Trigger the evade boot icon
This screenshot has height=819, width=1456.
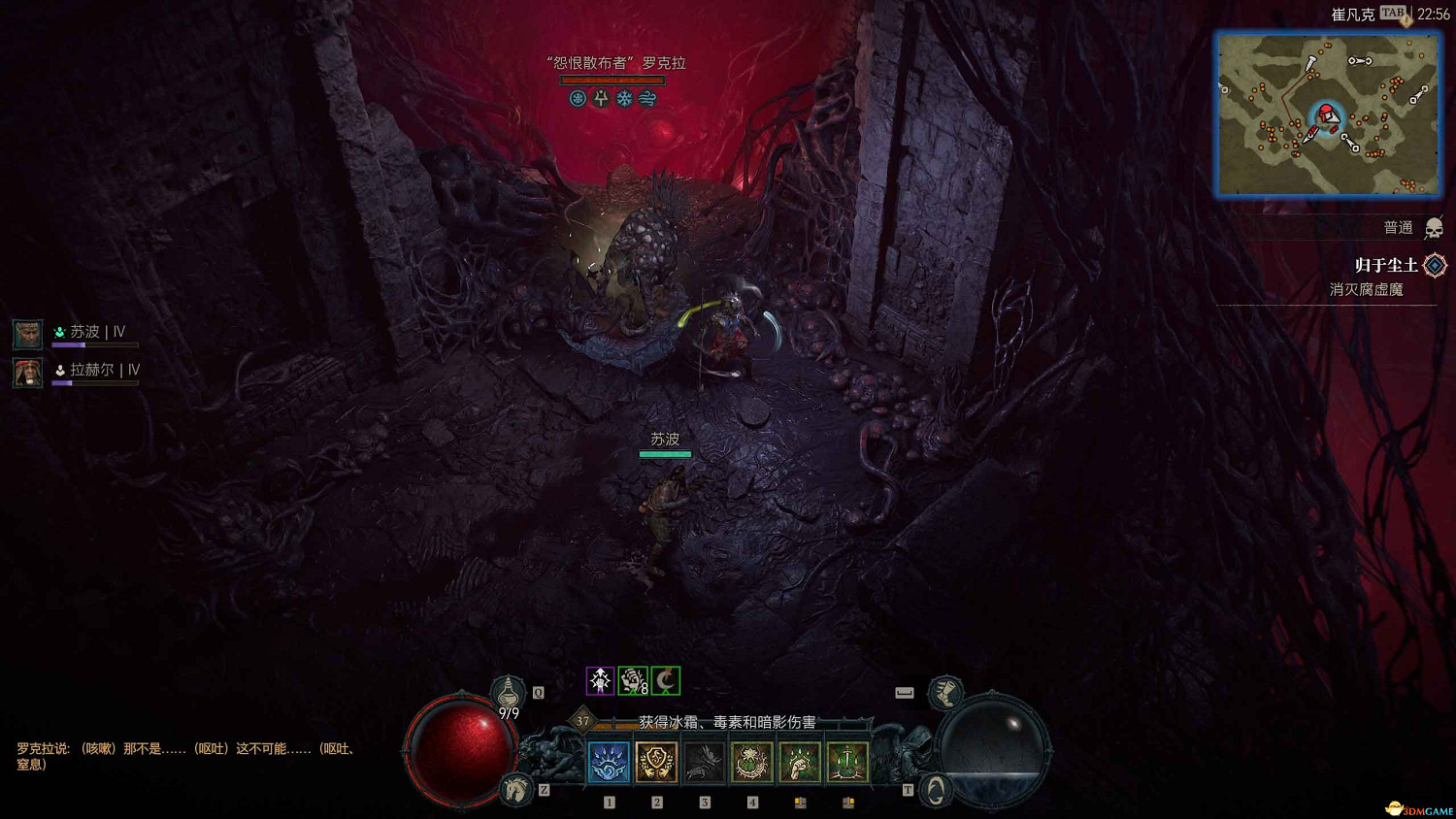coord(944,692)
